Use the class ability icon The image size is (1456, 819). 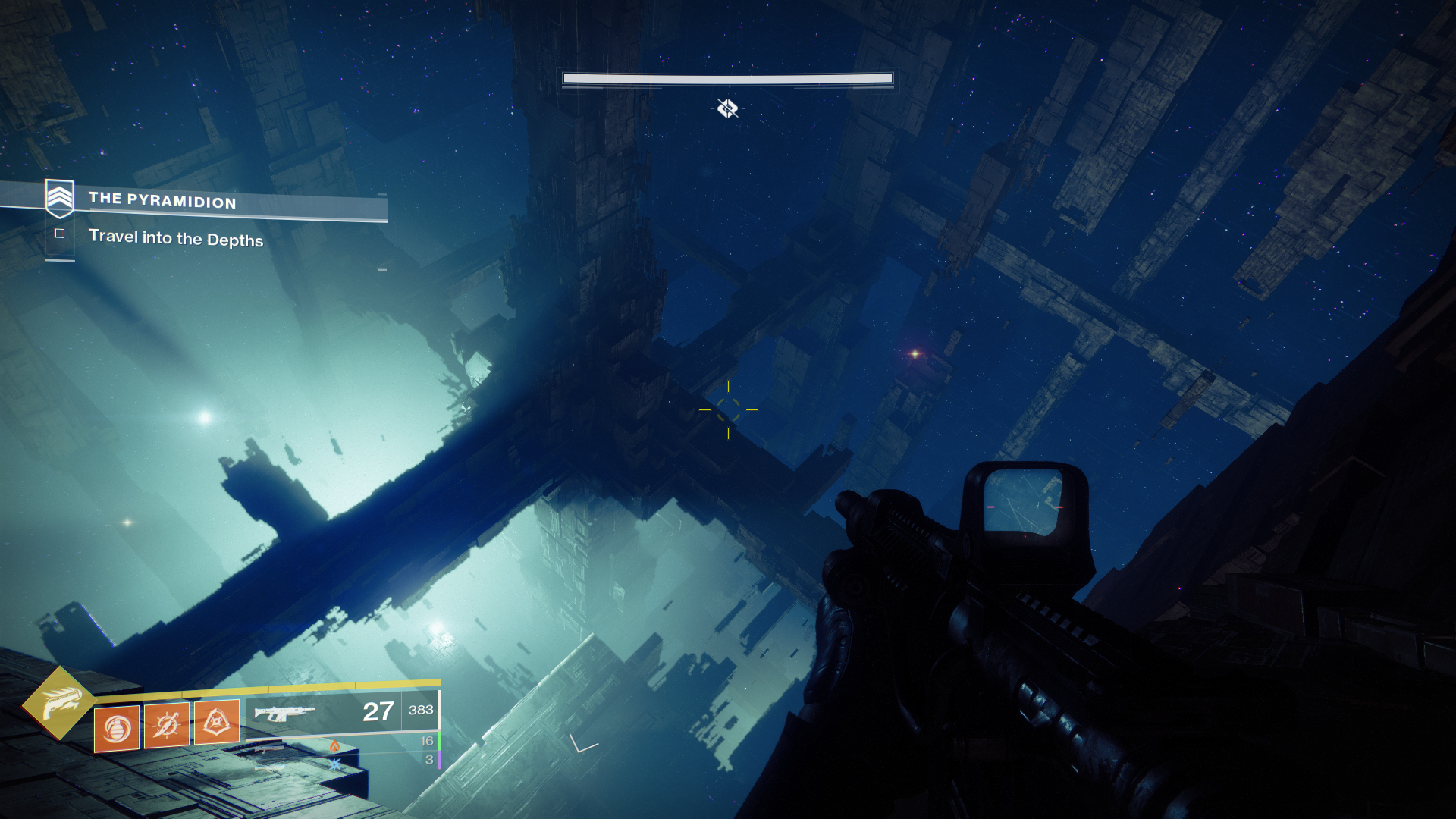217,721
